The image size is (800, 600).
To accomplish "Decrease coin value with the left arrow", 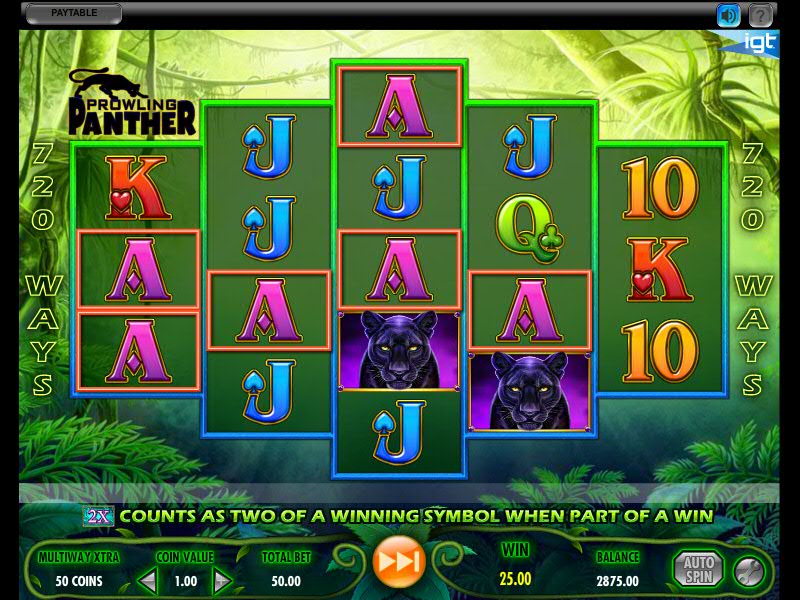I will click(x=147, y=580).
